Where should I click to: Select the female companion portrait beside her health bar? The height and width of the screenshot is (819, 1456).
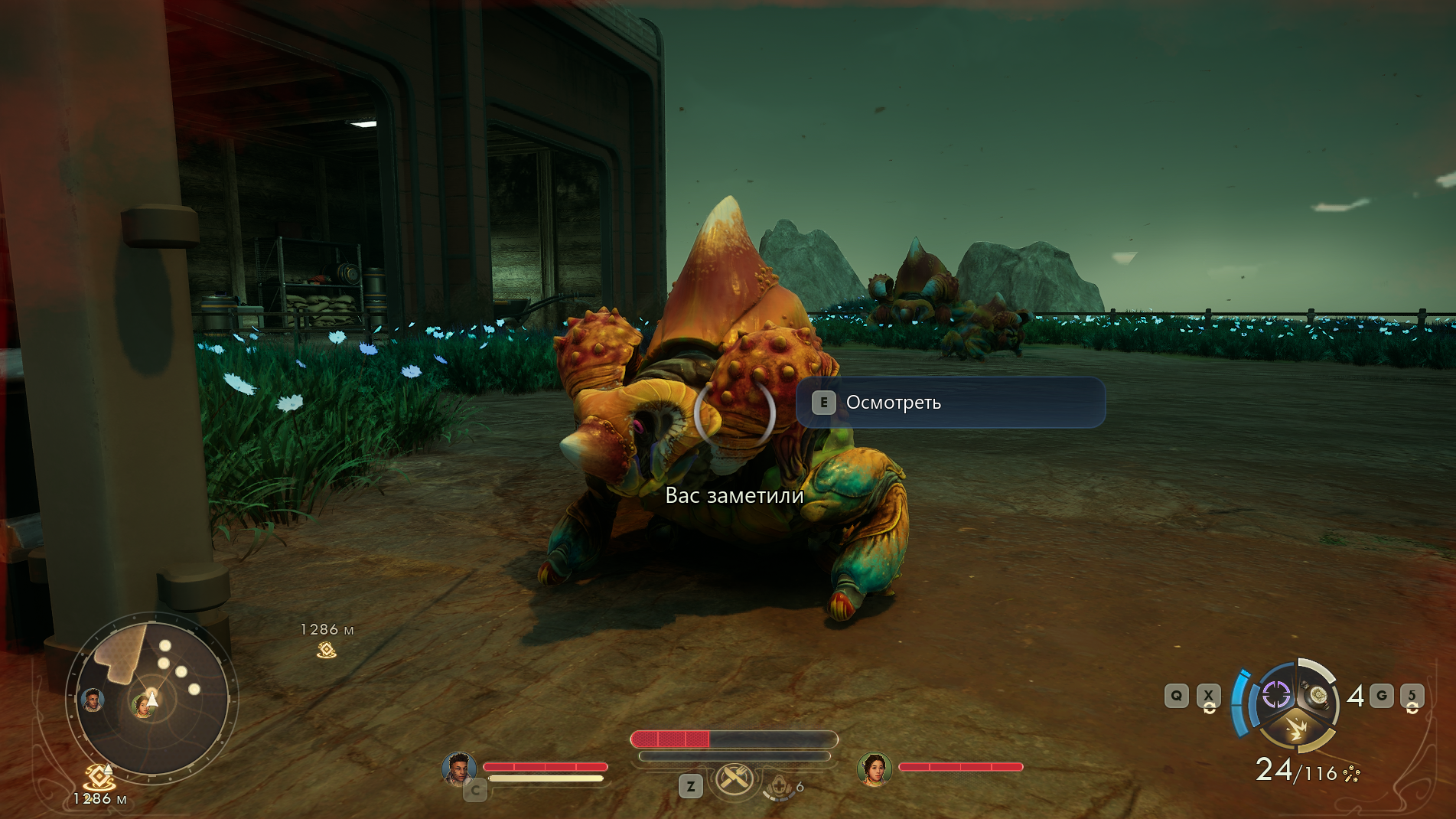pos(875,768)
